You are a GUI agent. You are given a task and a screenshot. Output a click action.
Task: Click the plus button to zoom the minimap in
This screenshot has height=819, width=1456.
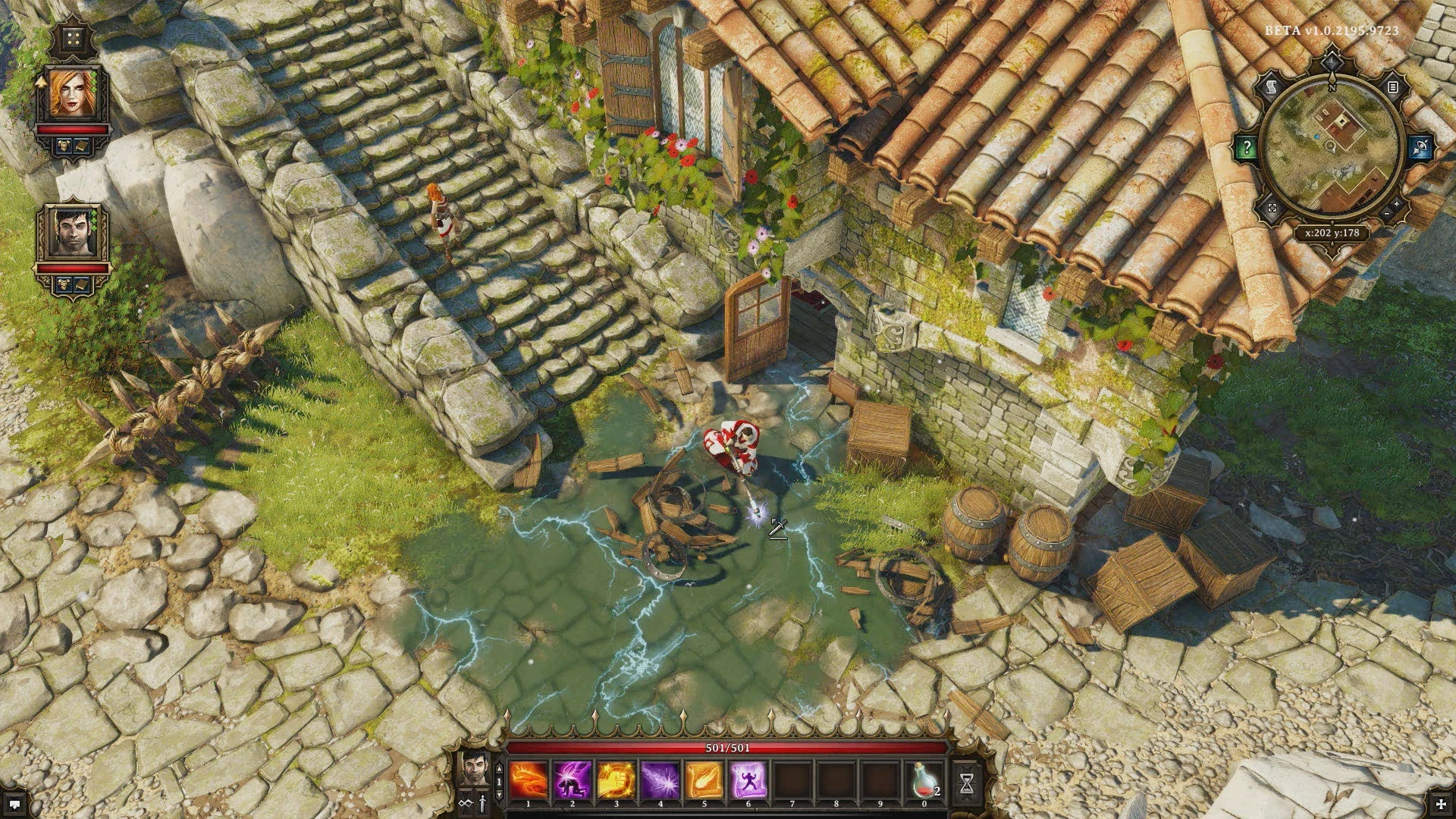[1397, 203]
